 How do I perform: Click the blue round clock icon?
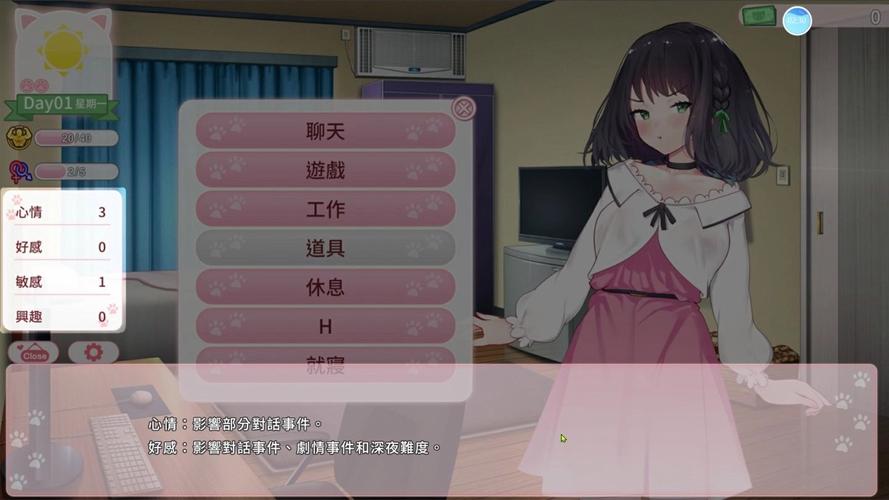[797, 20]
